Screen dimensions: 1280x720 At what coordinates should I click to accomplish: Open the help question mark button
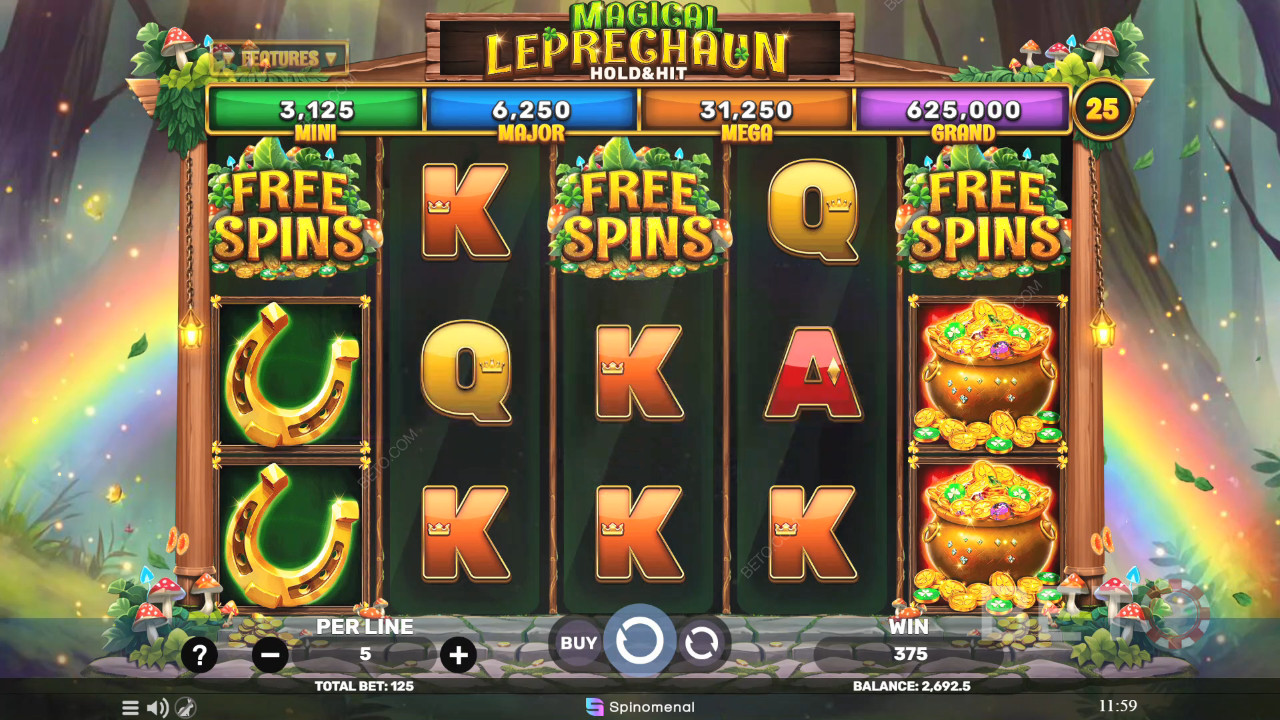(x=200, y=655)
